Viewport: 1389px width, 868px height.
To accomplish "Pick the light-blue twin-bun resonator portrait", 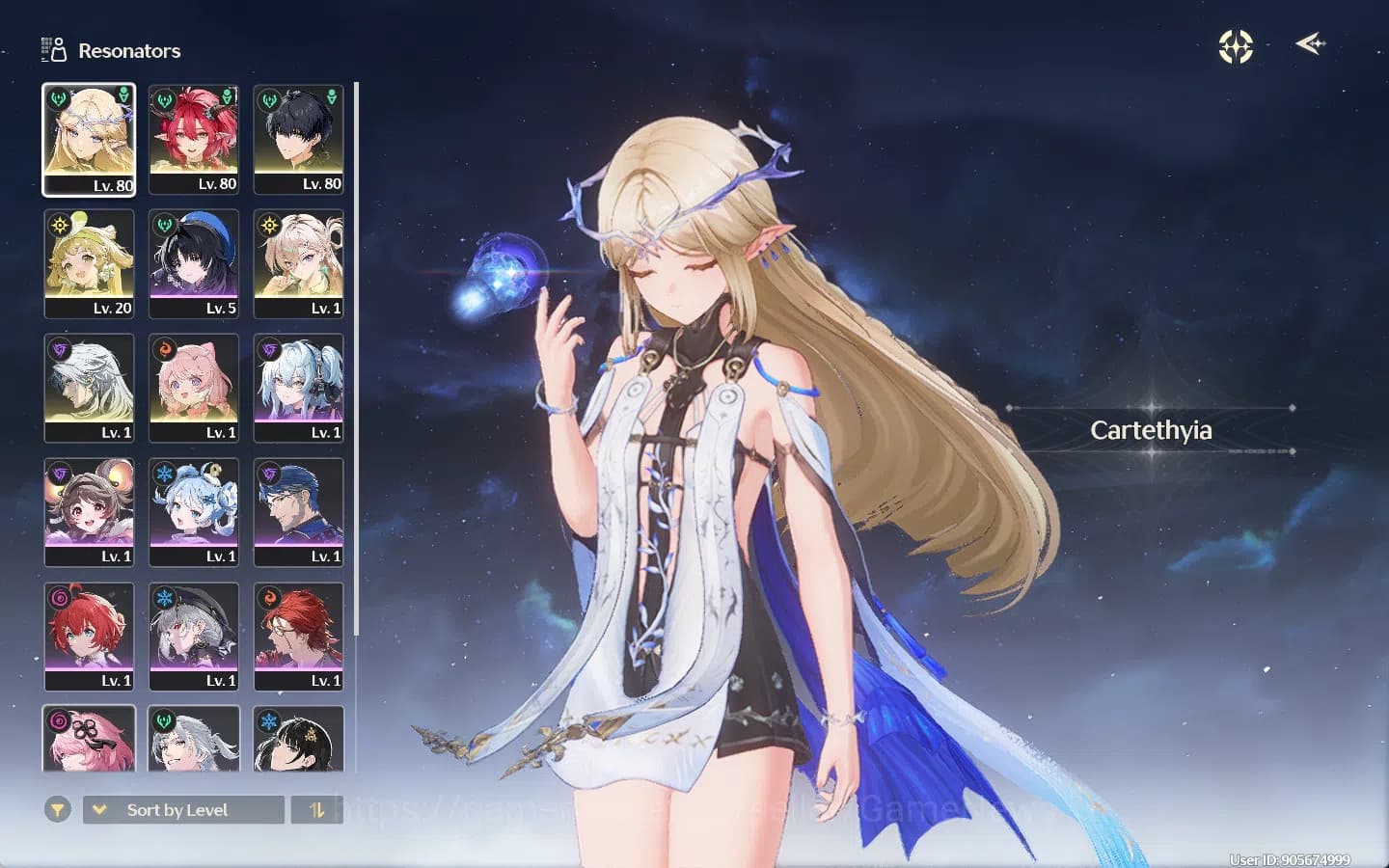I will 194,512.
